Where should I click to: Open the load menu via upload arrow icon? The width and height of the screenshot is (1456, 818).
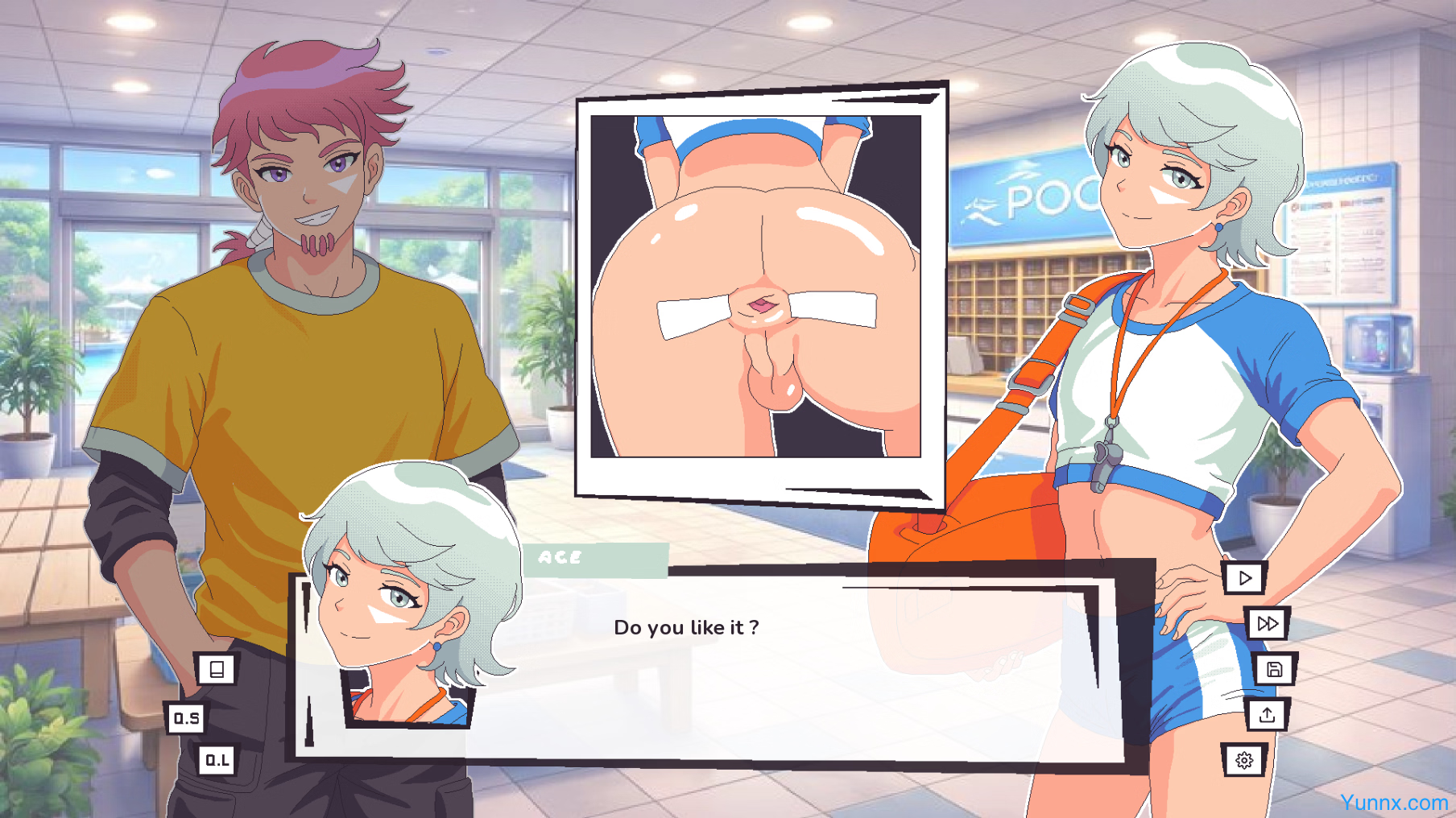[x=1267, y=715]
